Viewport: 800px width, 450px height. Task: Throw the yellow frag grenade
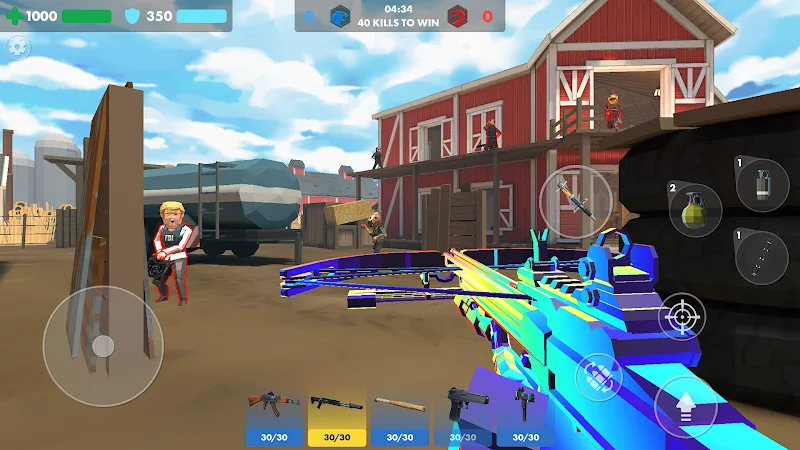695,211
